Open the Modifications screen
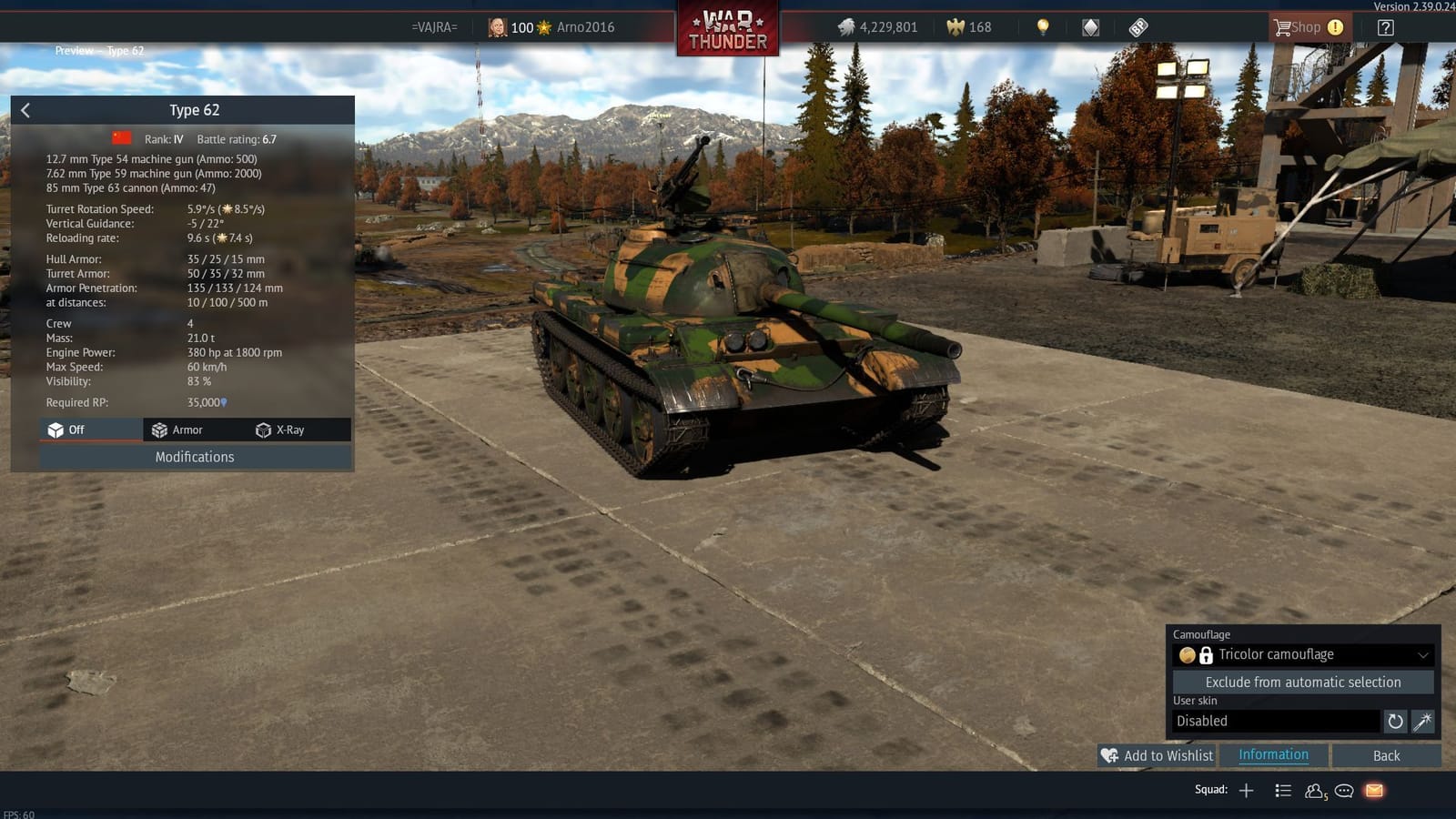 point(194,457)
